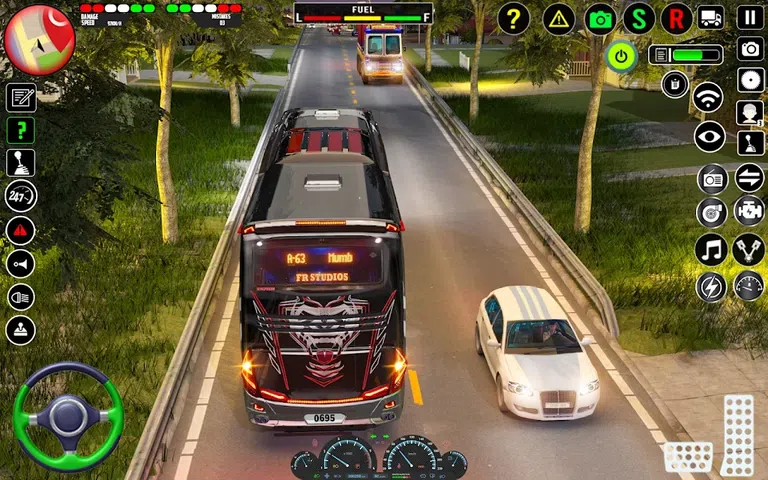Tap the tall accelerator pedal
768x480 pixels.
click(738, 435)
